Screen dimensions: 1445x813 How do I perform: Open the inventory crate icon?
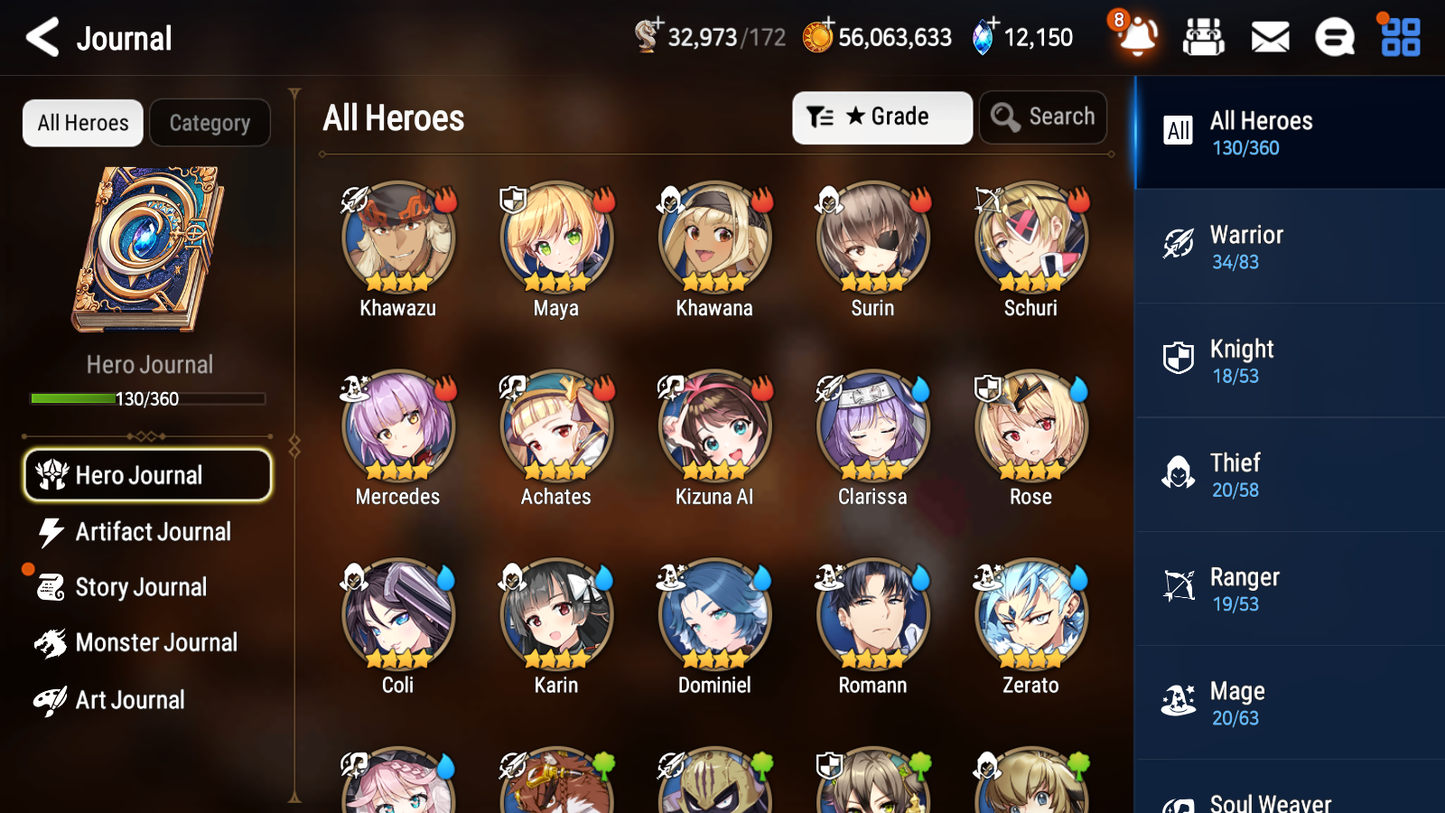[1203, 36]
